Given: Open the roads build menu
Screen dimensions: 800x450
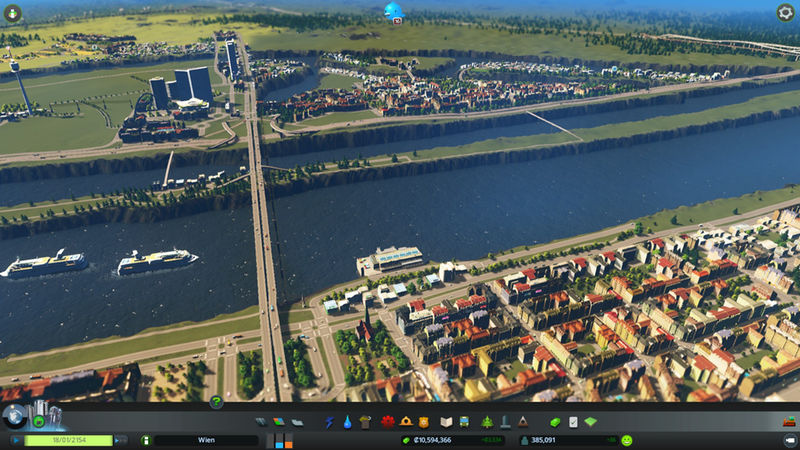Looking at the screenshot, I should pos(262,422).
